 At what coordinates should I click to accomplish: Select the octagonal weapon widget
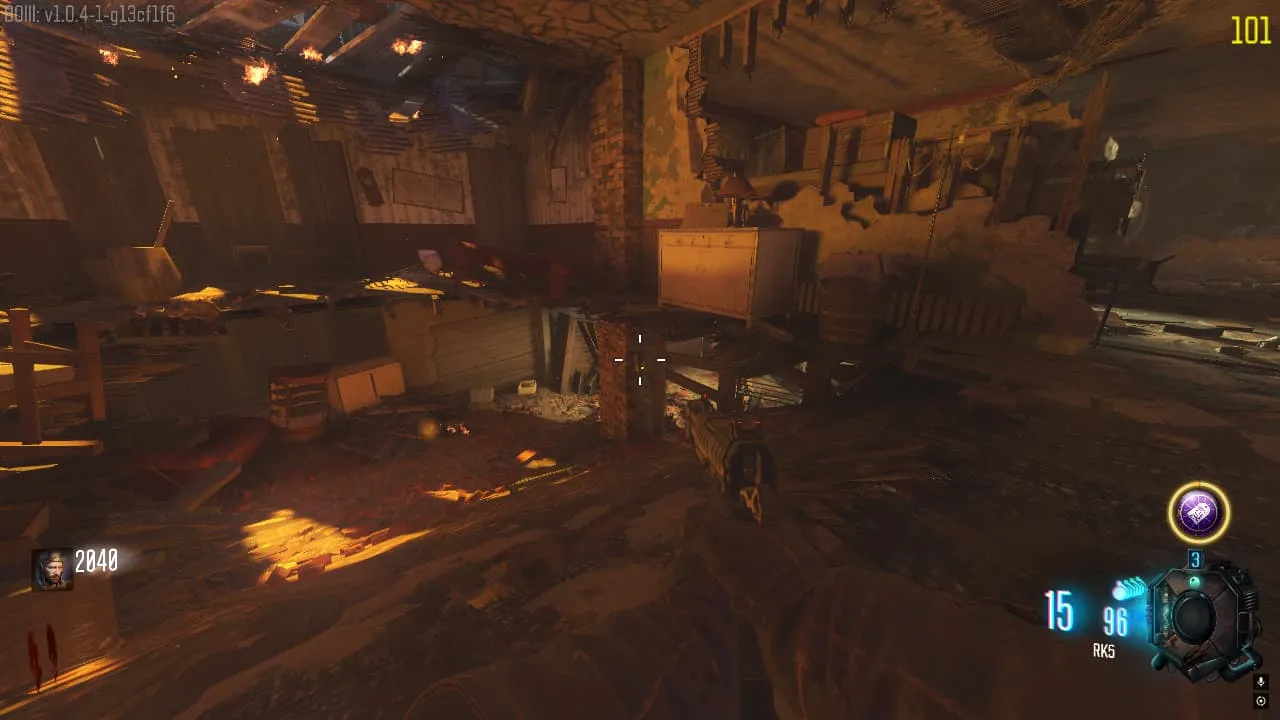pyautogui.click(x=1196, y=618)
